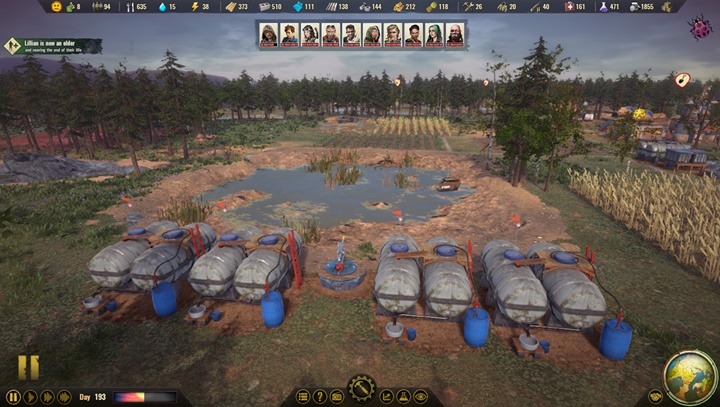The width and height of the screenshot is (720, 407).
Task: Open the globe world map button
Action: tap(690, 376)
